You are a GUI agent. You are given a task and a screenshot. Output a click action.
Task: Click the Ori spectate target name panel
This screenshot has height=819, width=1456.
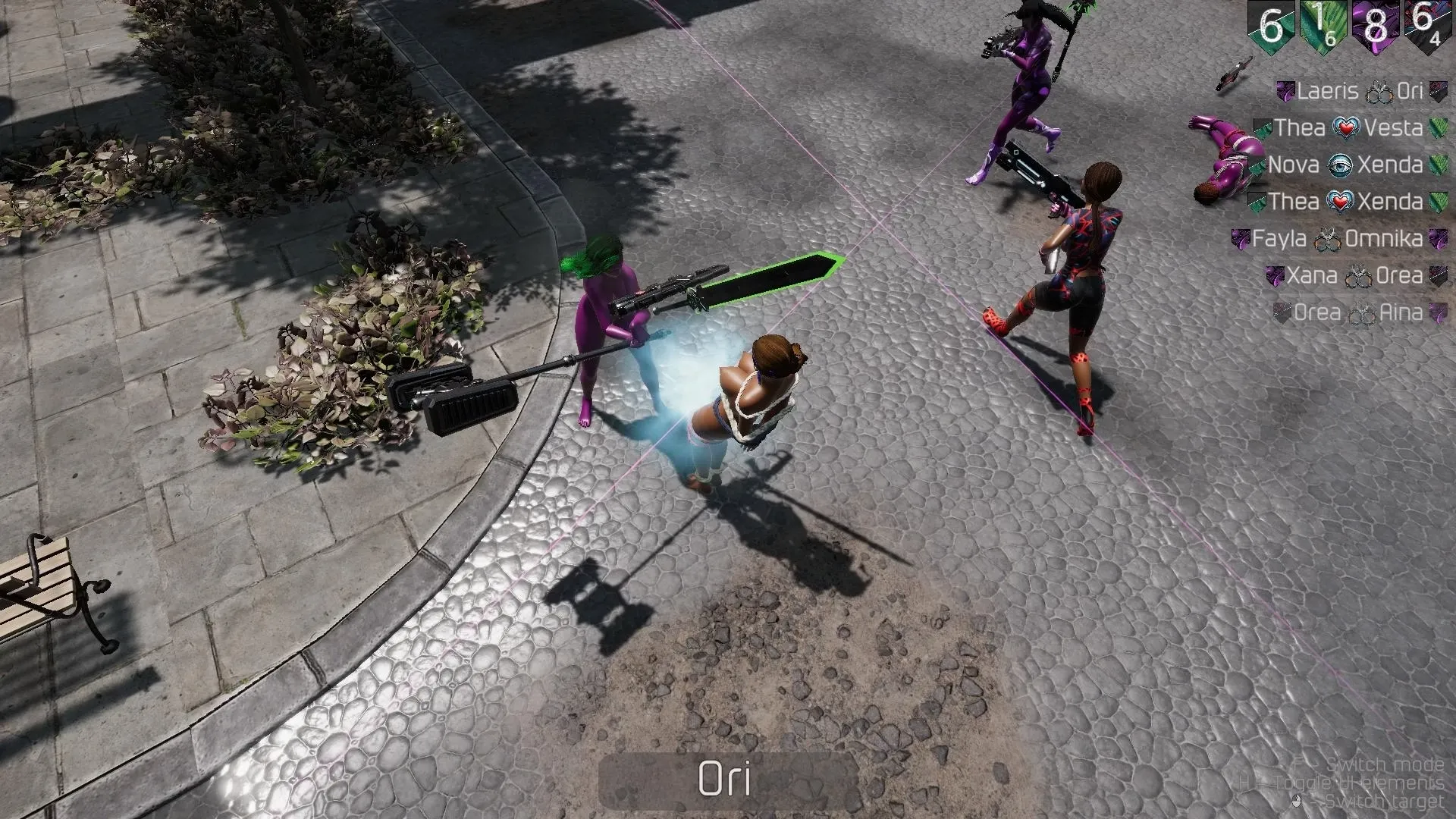tap(726, 780)
